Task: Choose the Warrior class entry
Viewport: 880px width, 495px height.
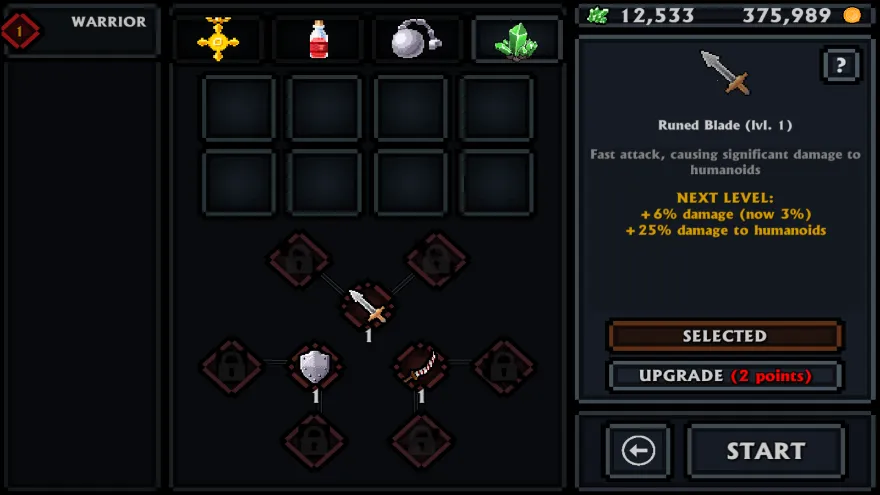Action: point(82,30)
